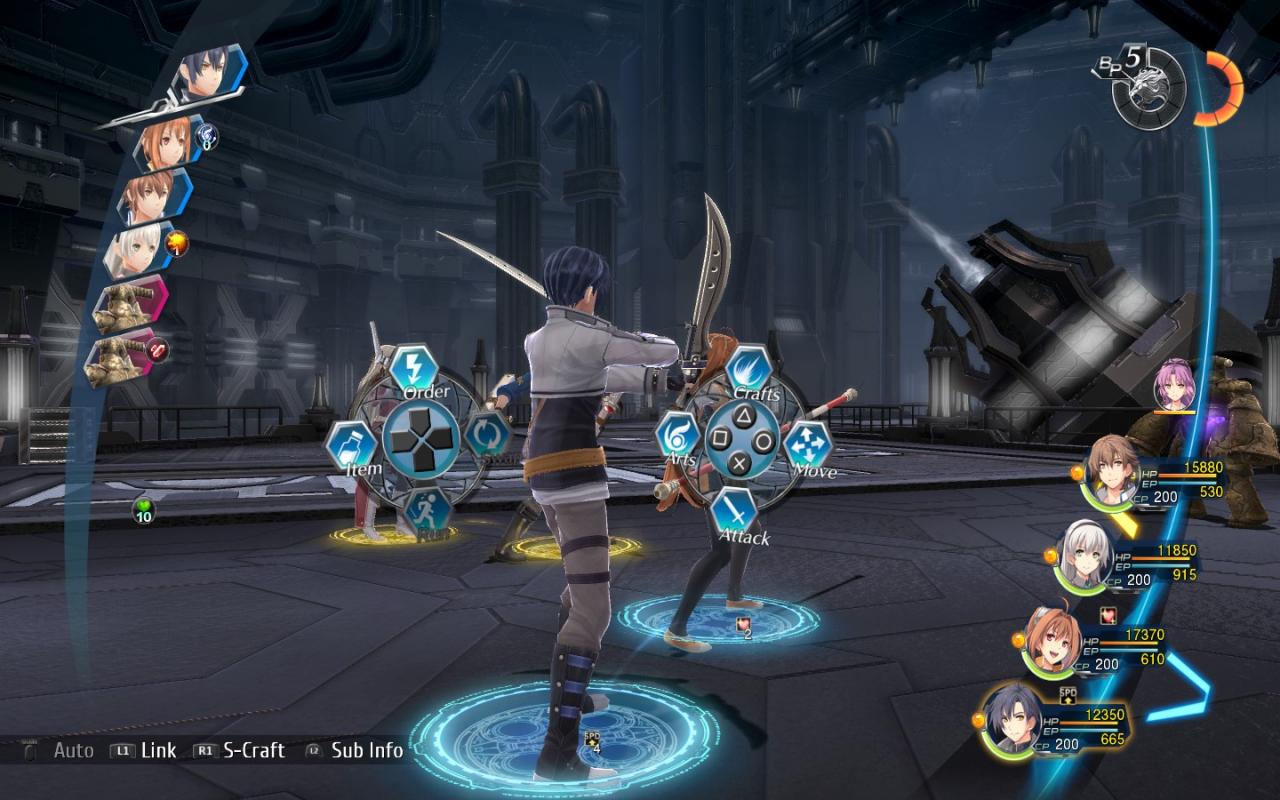The height and width of the screenshot is (800, 1280).
Task: Open the Item command
Action: coord(351,446)
